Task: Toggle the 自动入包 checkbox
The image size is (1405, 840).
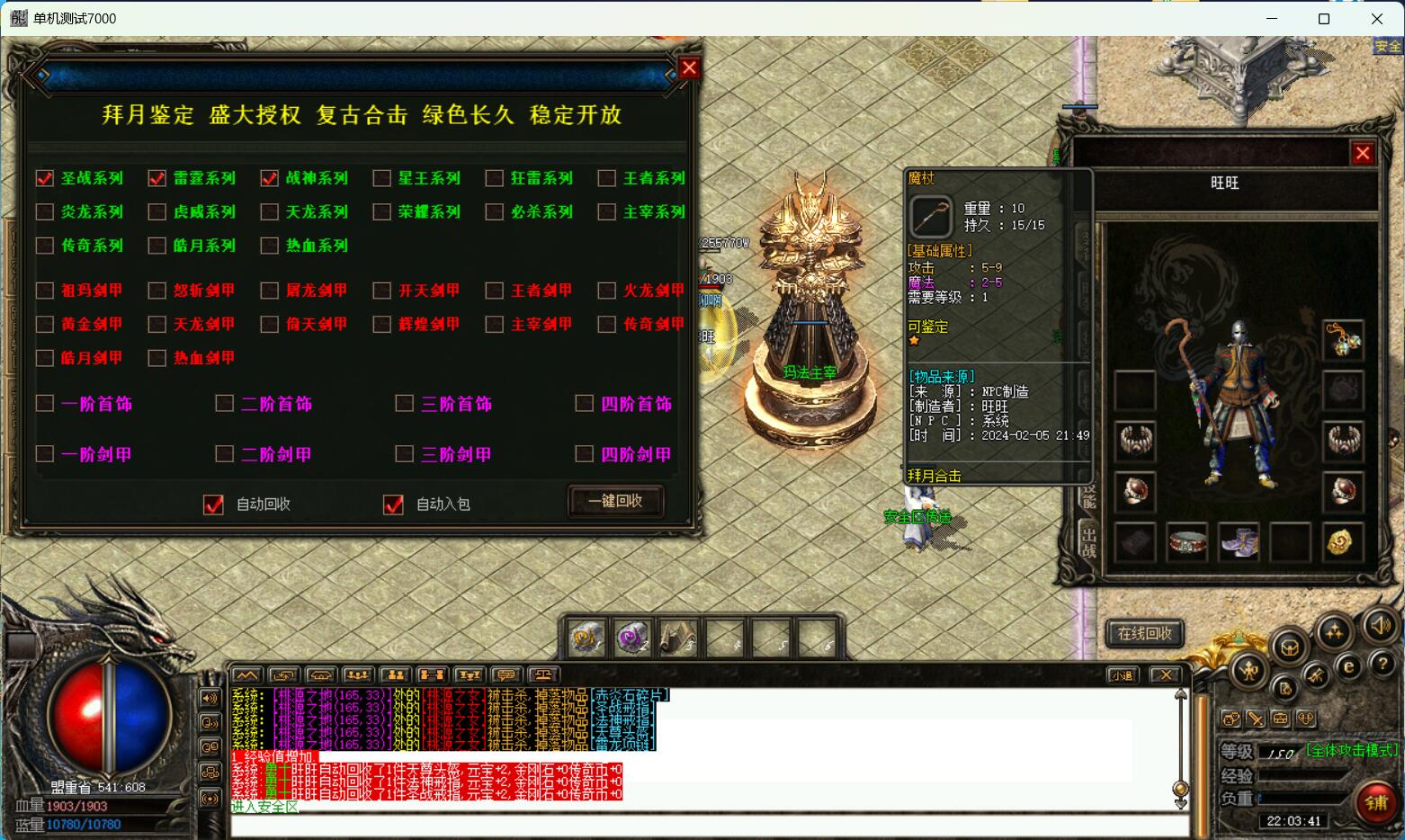Action: point(394,505)
